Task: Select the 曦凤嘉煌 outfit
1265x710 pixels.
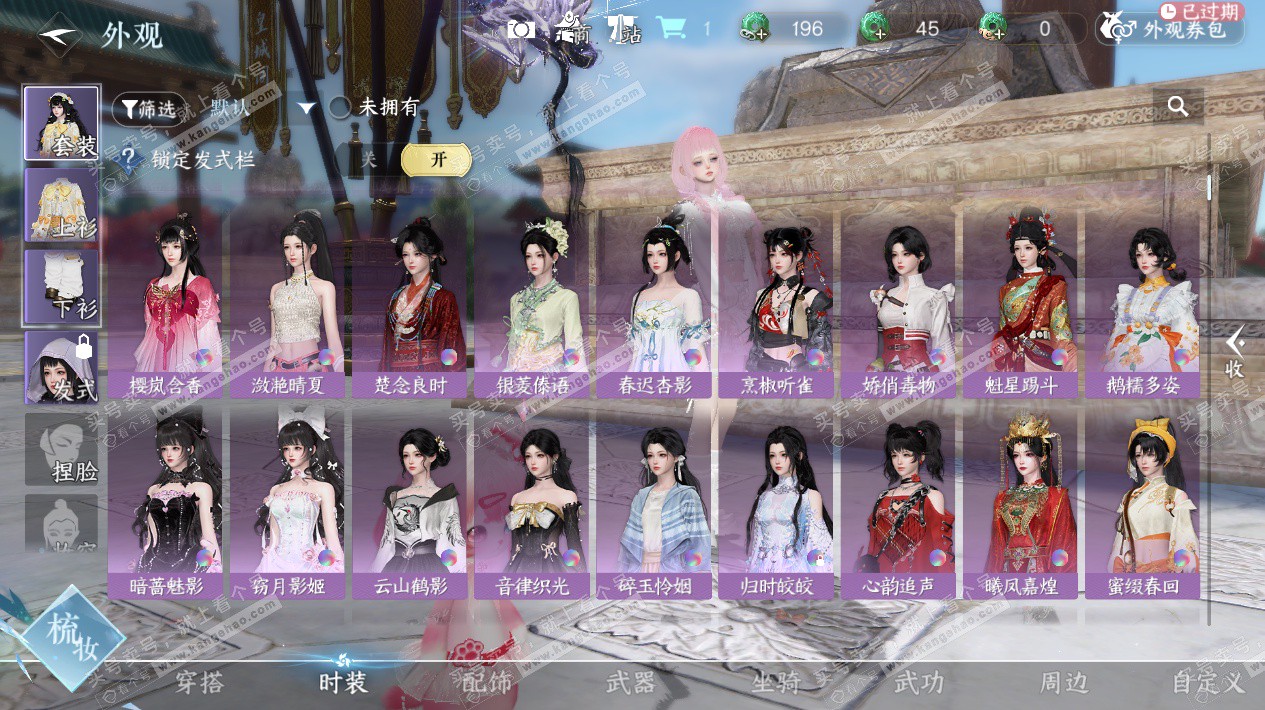Action: [1020, 505]
